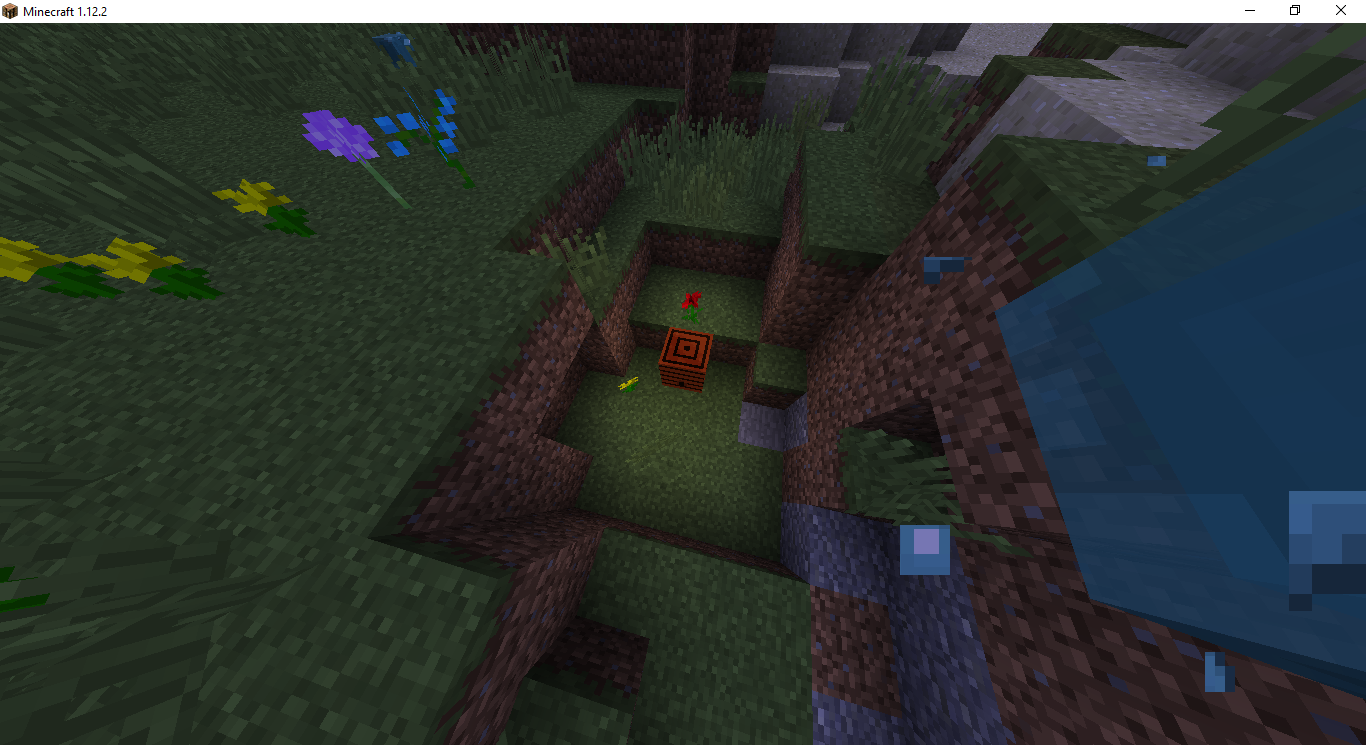
Task: Restore the Minecraft window size
Action: point(1294,10)
